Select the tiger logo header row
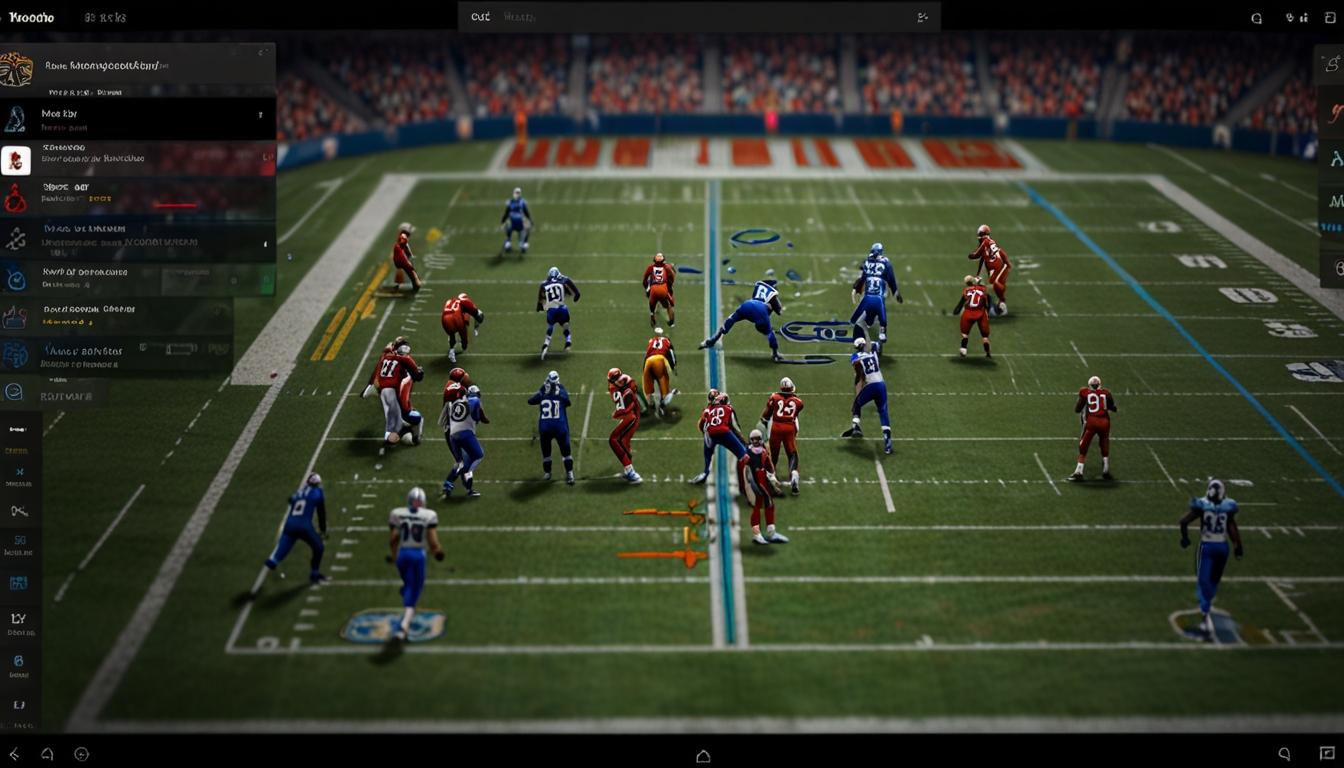Image resolution: width=1344 pixels, height=768 pixels. 138,68
